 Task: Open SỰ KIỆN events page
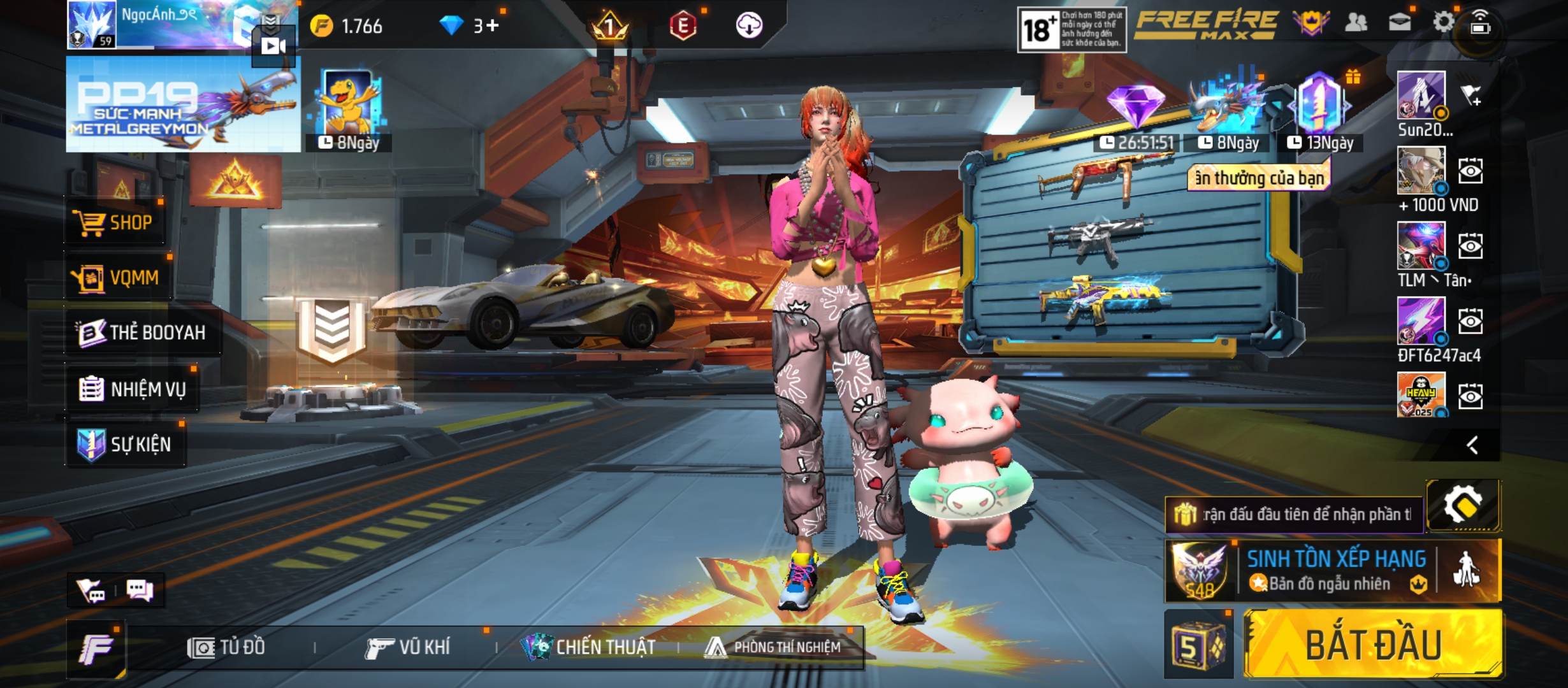point(126,444)
